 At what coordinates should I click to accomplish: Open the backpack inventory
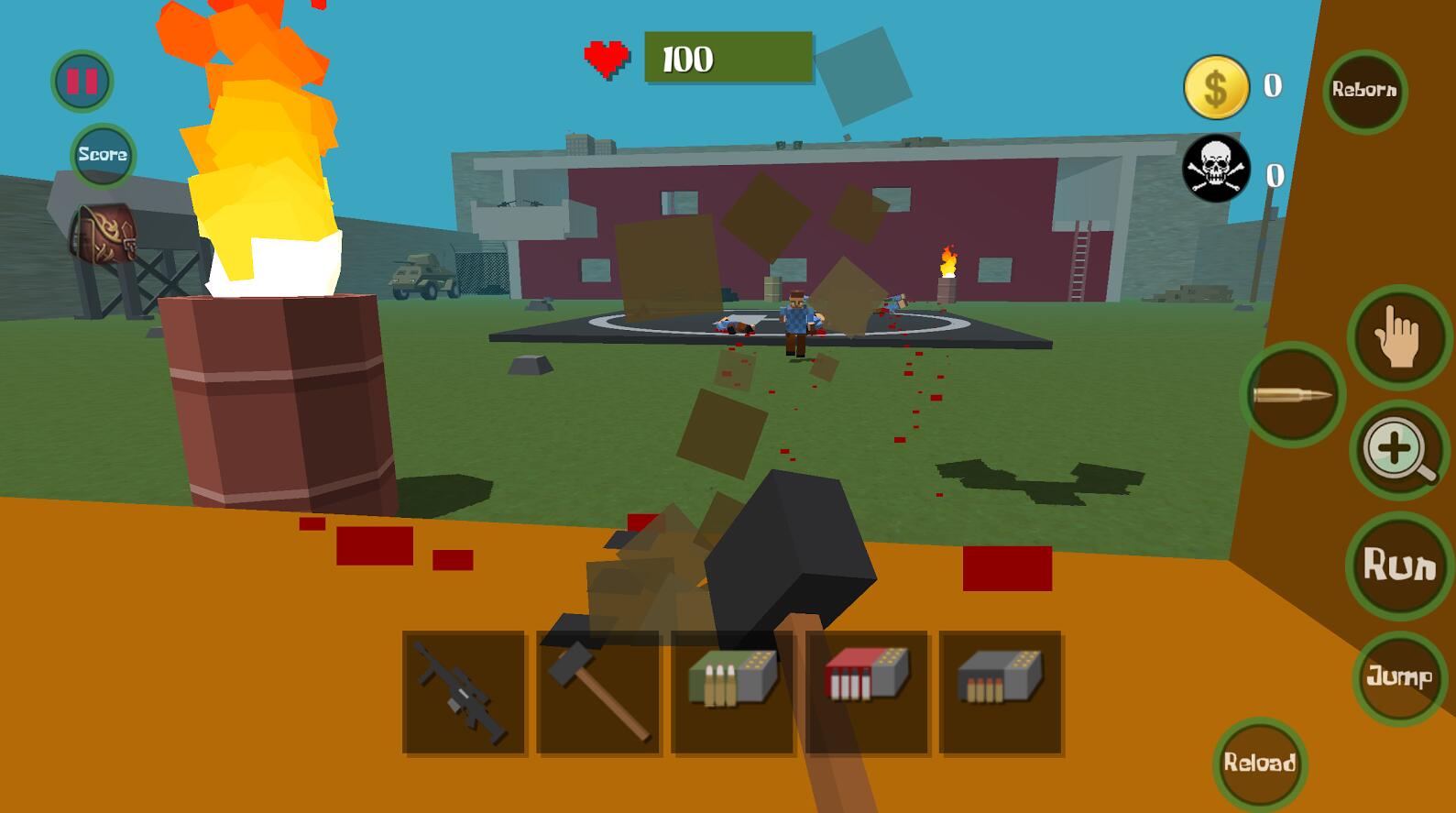pos(104,234)
